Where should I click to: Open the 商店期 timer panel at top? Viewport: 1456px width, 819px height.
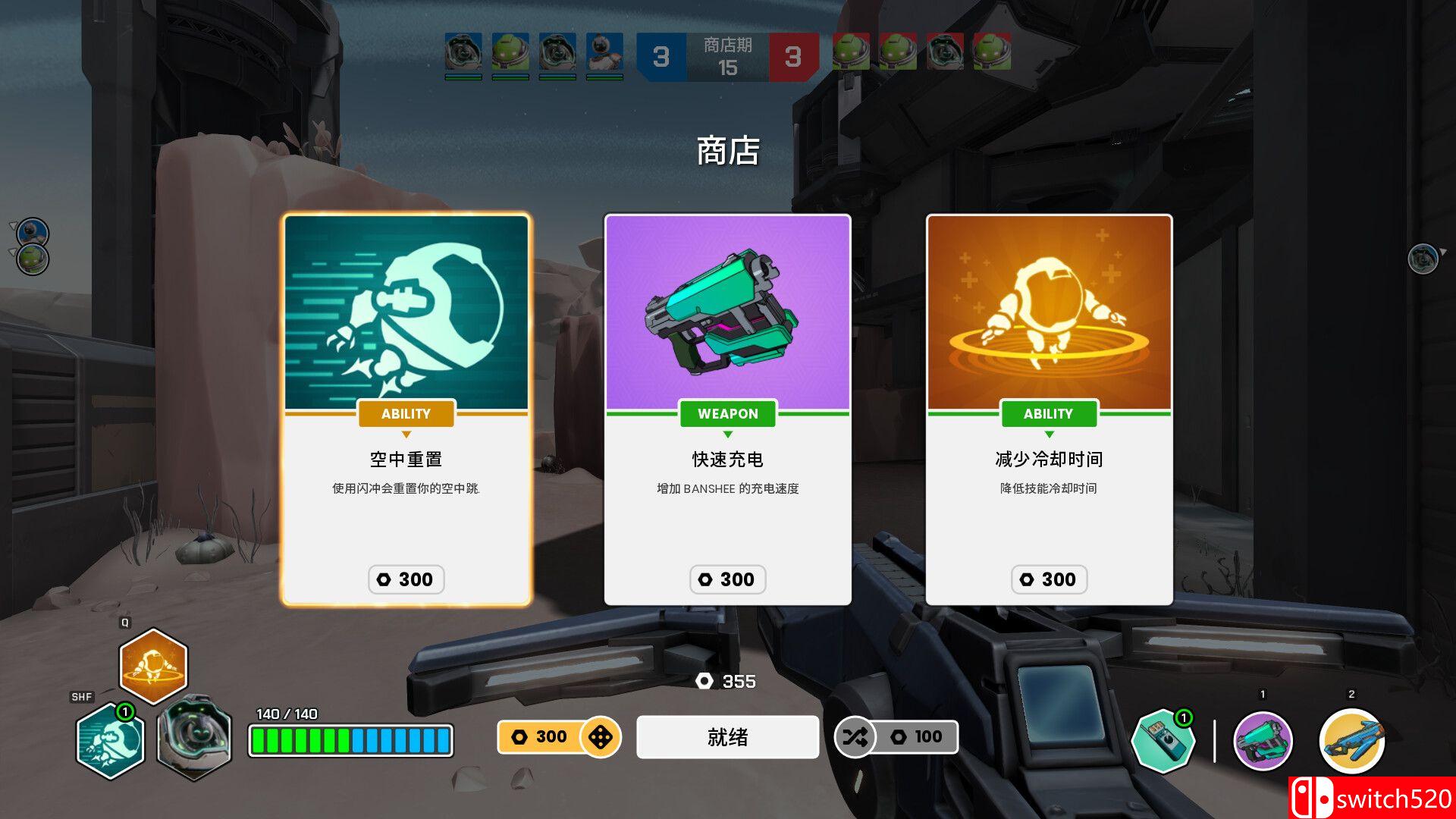(726, 56)
